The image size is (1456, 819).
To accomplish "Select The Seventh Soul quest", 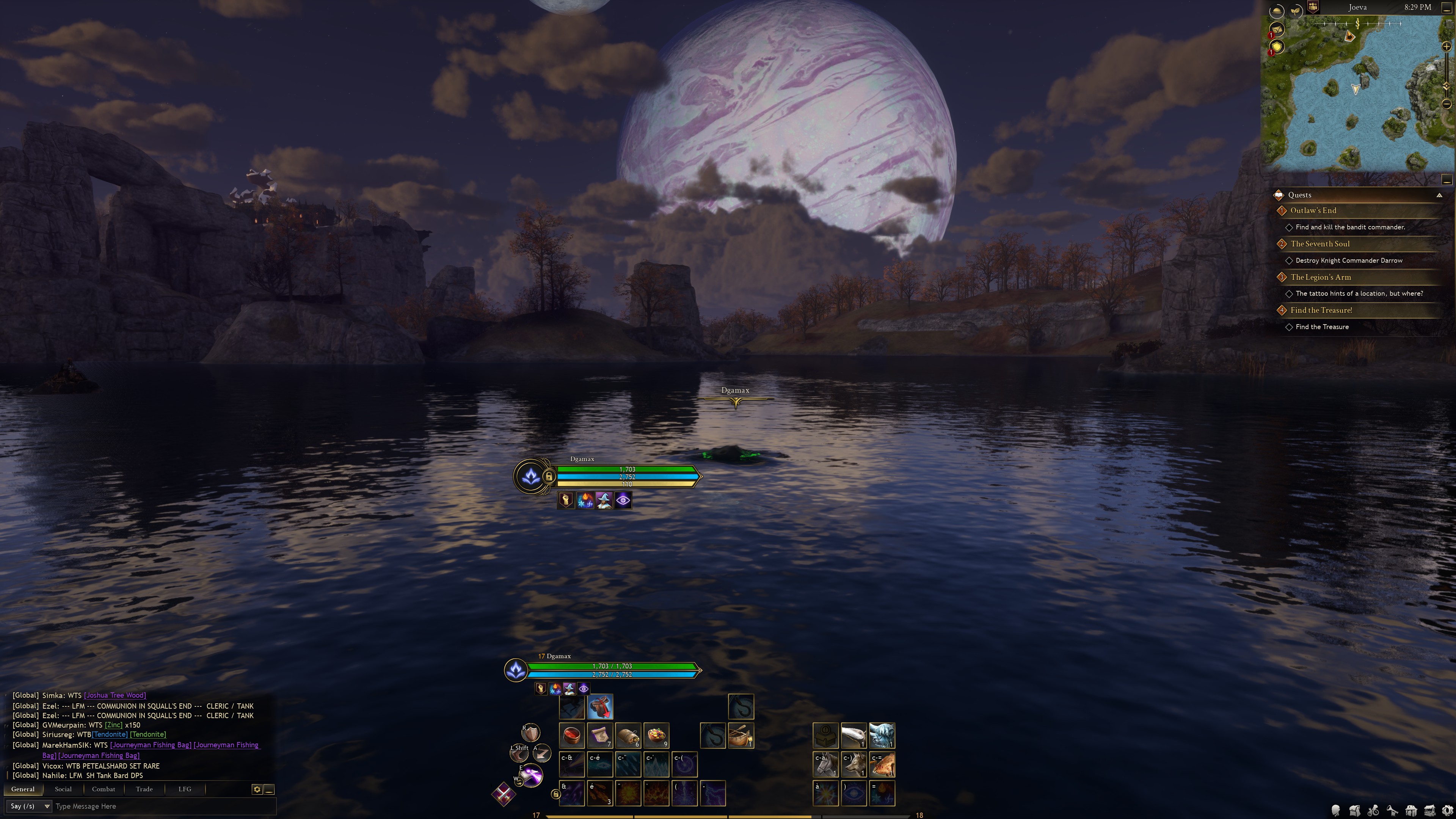I will tap(1320, 243).
